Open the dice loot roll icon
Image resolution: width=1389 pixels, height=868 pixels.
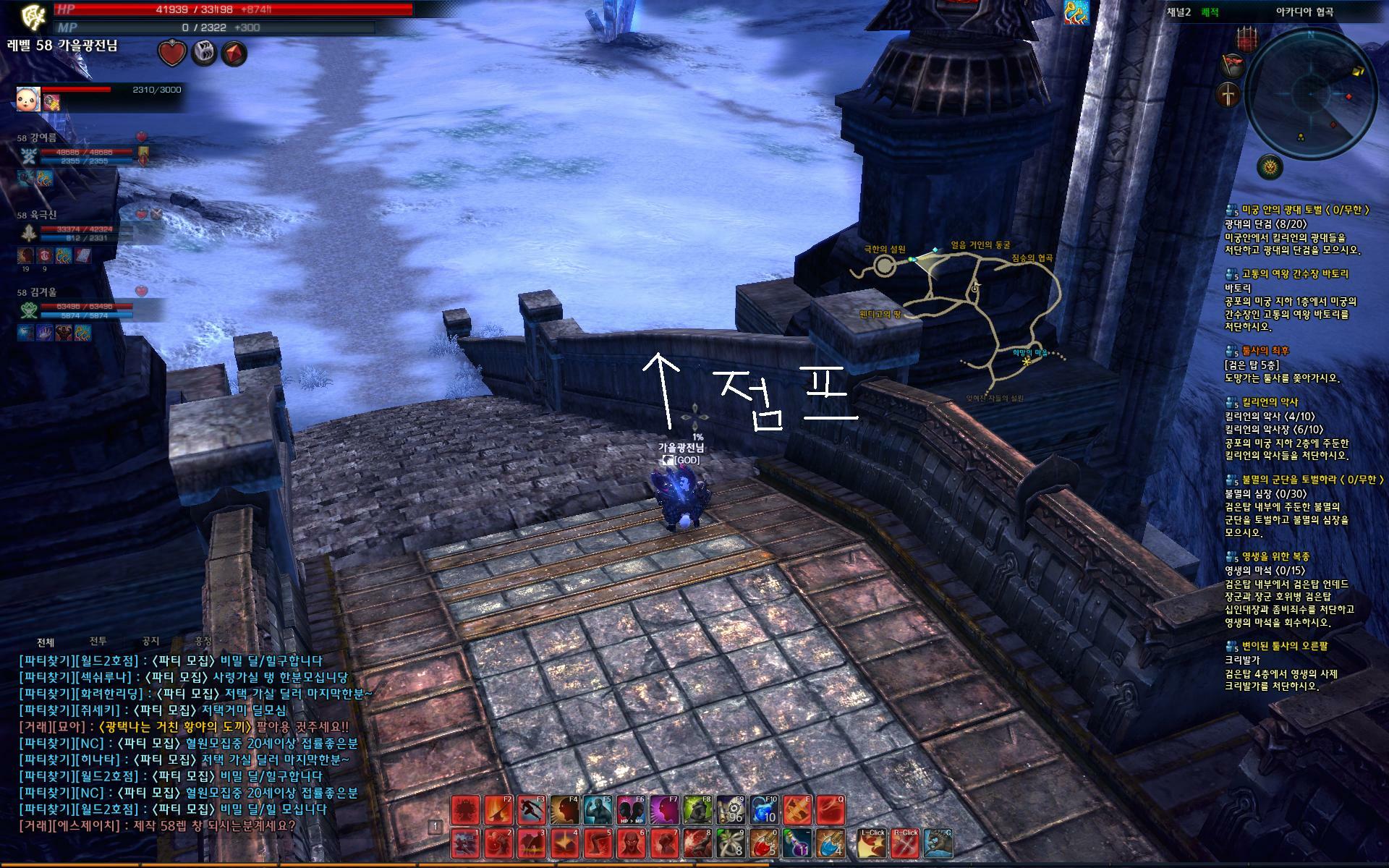click(203, 54)
